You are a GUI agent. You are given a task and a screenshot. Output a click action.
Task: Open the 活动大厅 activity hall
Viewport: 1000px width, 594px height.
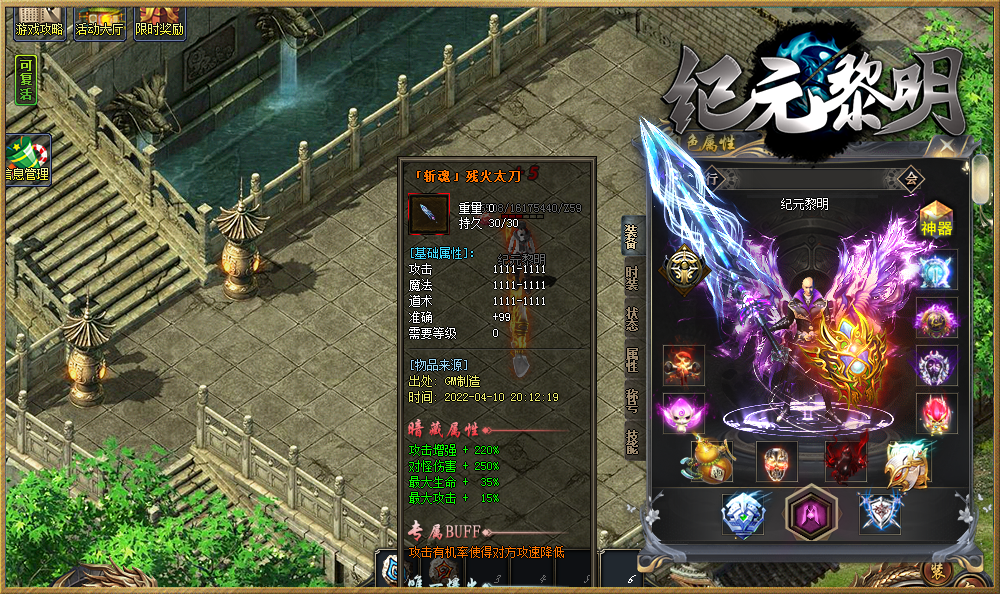101,20
